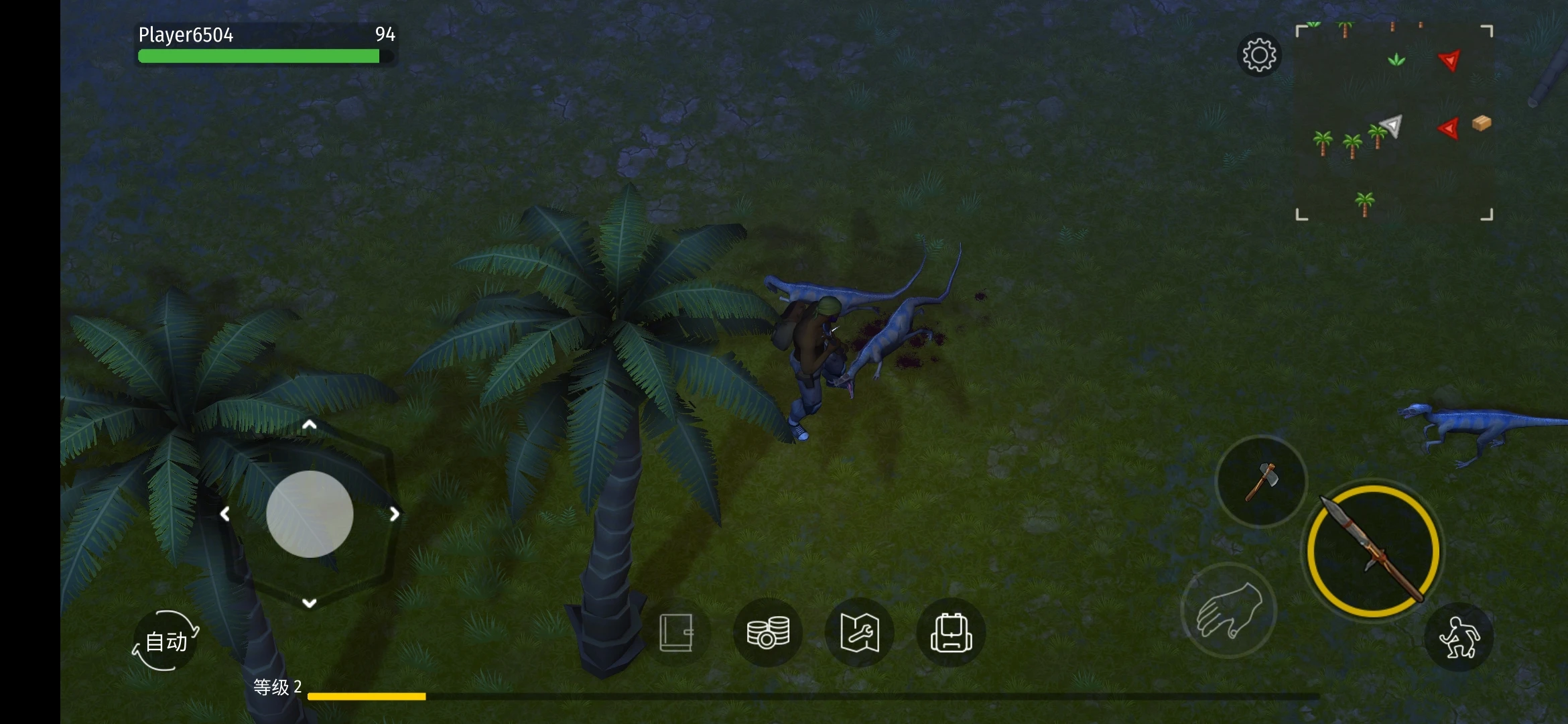Open the journal notebook
This screenshot has width=1568, height=724.
click(x=676, y=632)
